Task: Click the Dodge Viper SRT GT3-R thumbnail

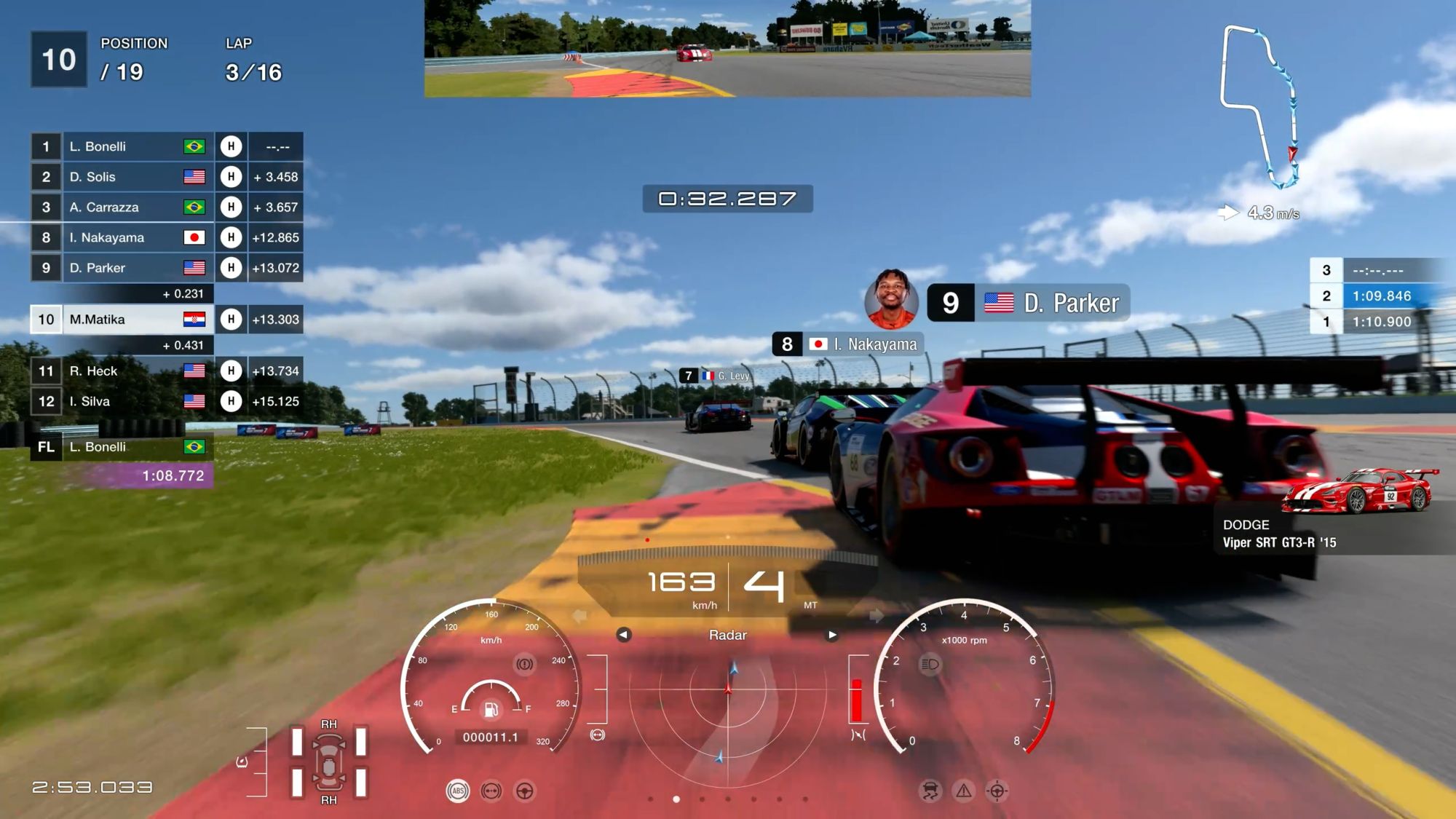Action: point(1358,490)
